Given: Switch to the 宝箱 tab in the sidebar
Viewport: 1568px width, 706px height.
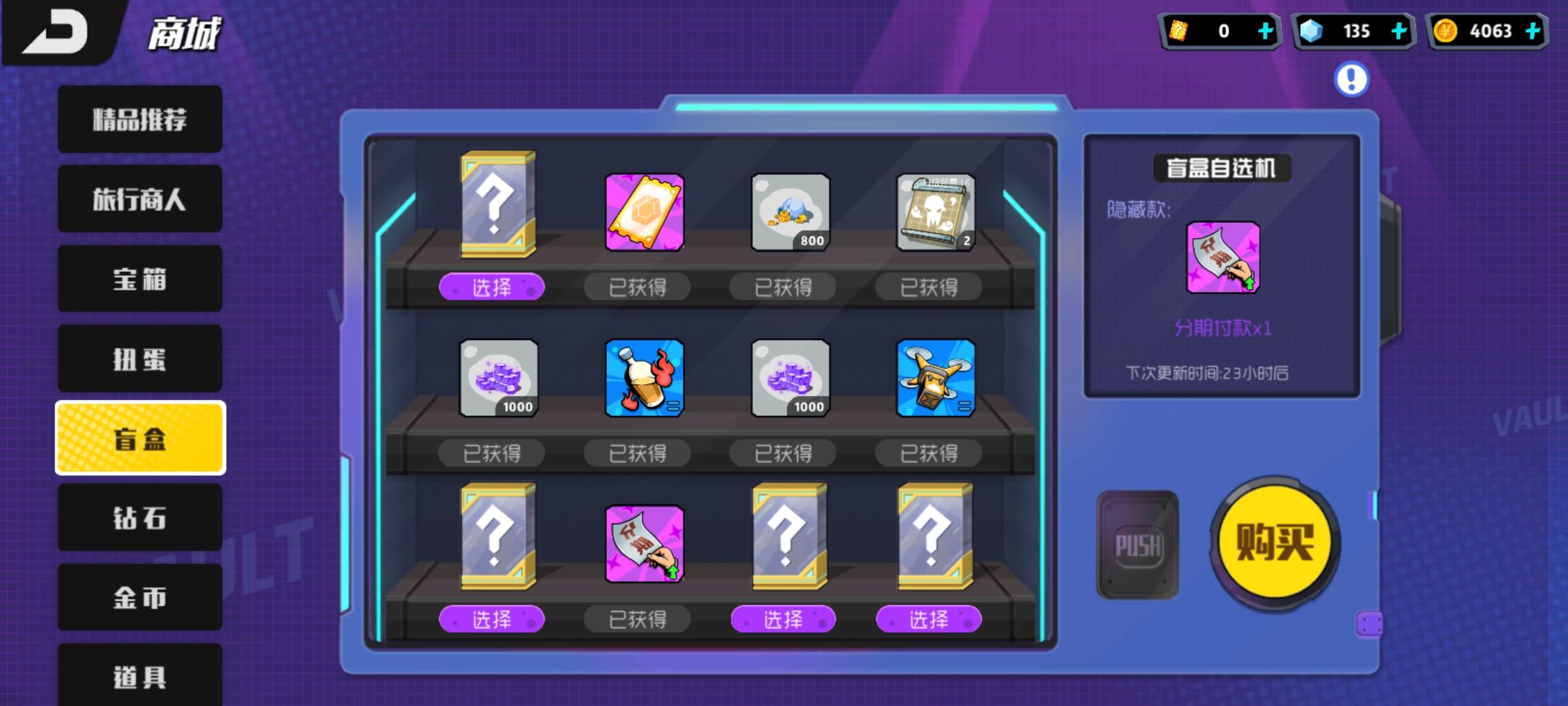Looking at the screenshot, I should point(139,279).
